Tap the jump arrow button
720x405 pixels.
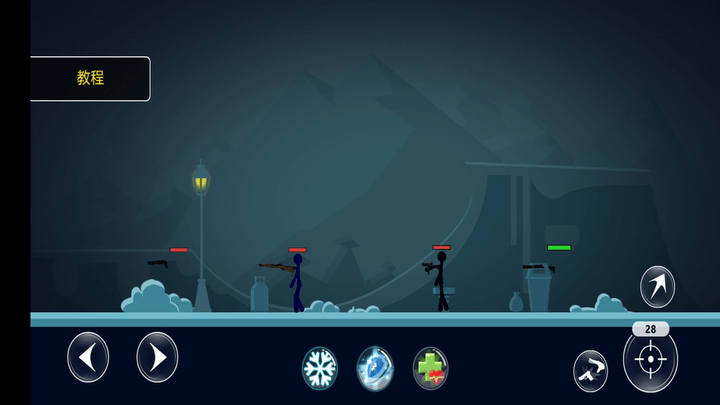click(x=657, y=287)
